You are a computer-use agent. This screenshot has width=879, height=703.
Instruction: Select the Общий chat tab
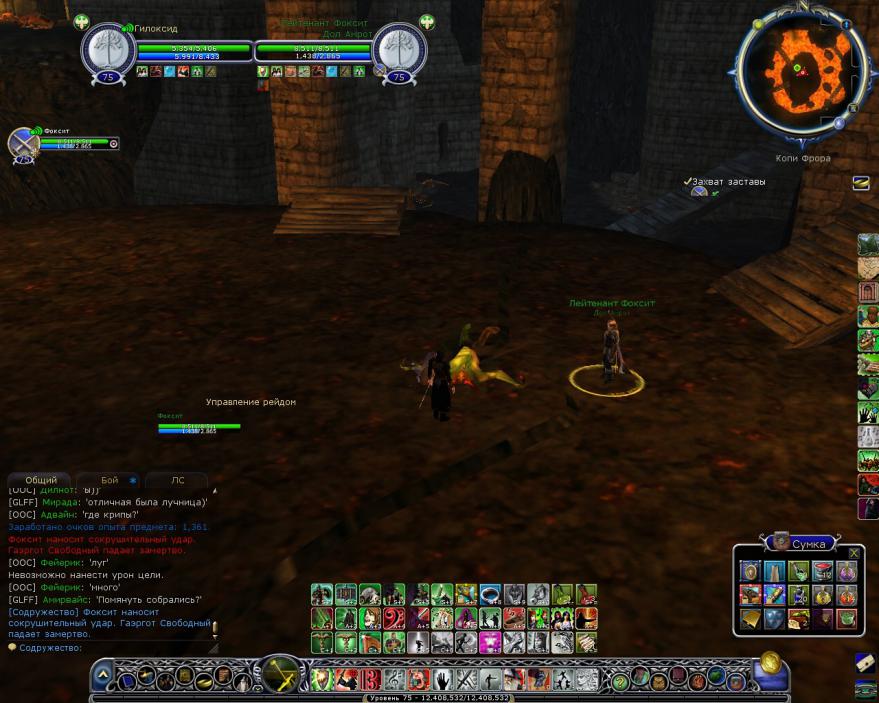(x=40, y=480)
